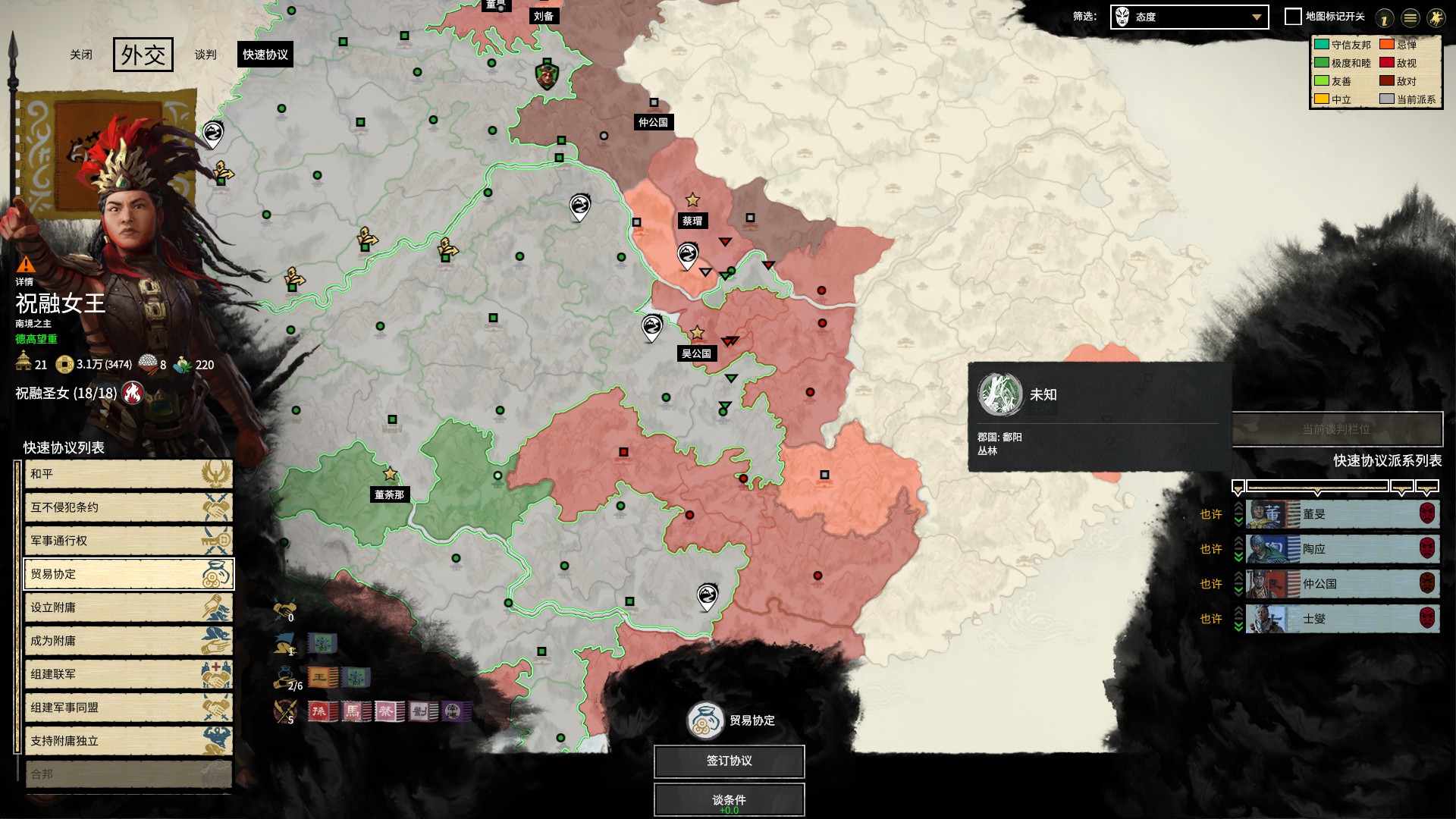The height and width of the screenshot is (819, 1456).
Task: Select 和平 from the quick deal list
Action: click(128, 474)
